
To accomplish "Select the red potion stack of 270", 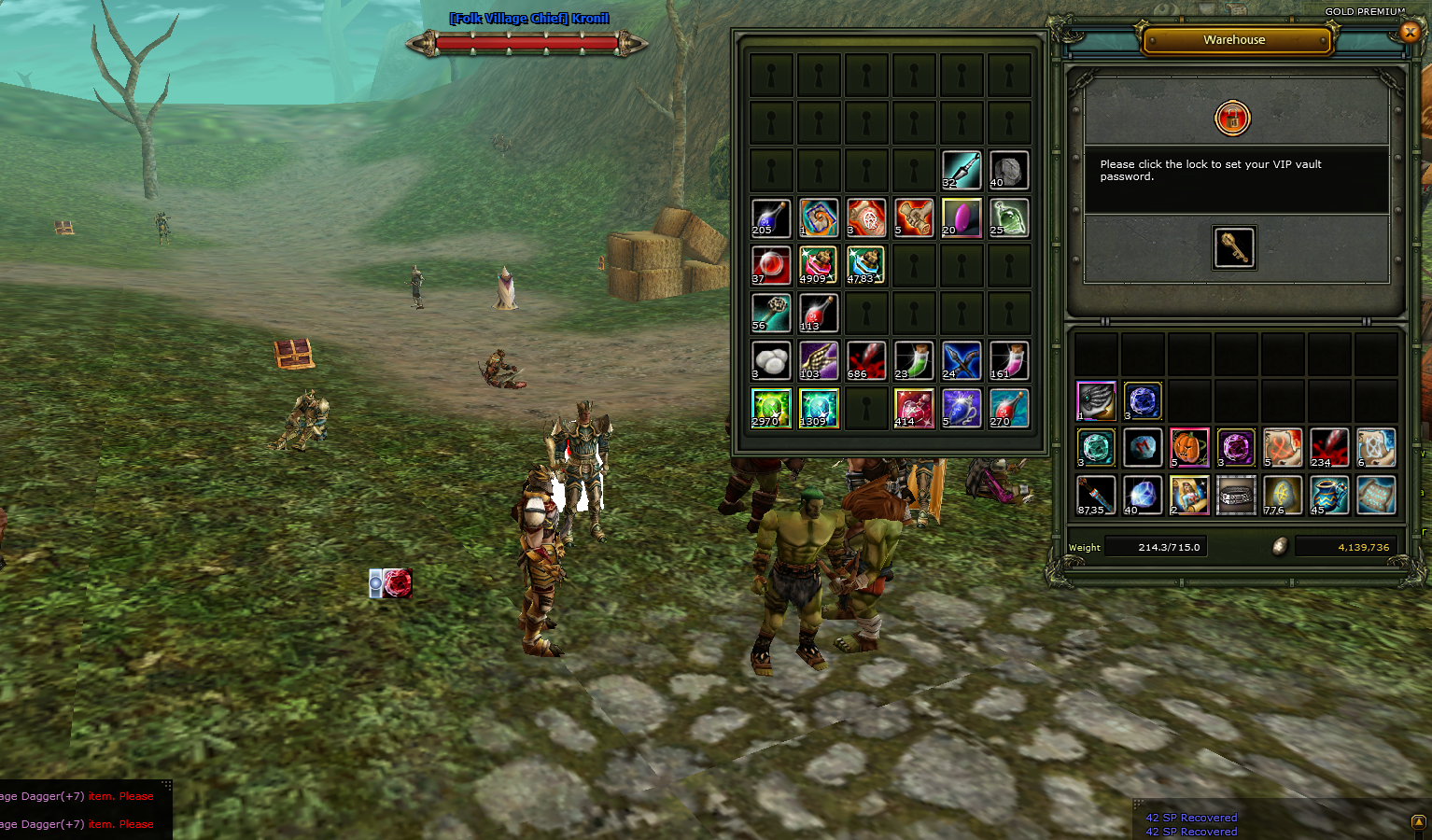I will (1008, 408).
